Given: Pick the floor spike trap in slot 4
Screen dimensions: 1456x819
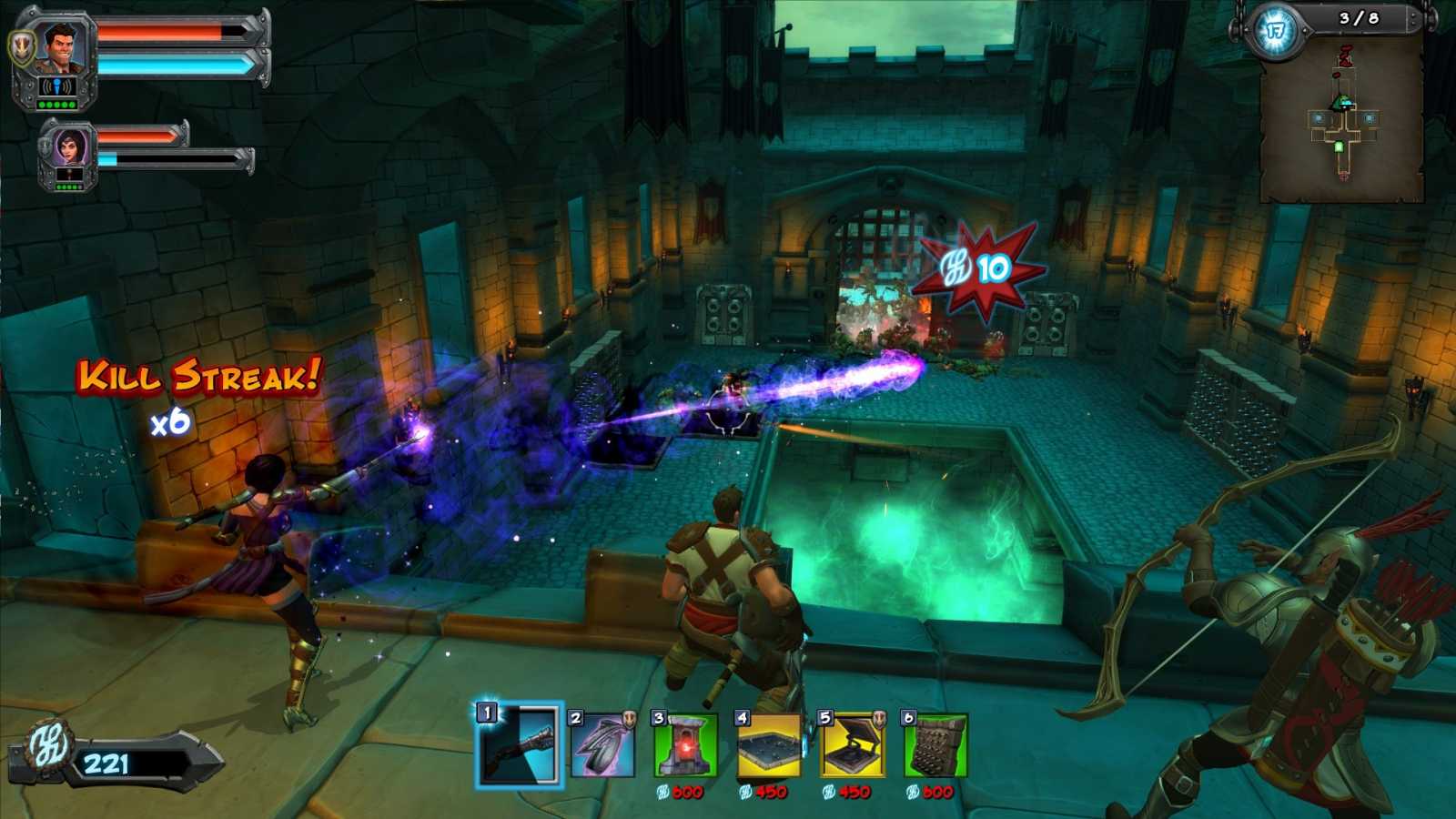Looking at the screenshot, I should tap(767, 744).
